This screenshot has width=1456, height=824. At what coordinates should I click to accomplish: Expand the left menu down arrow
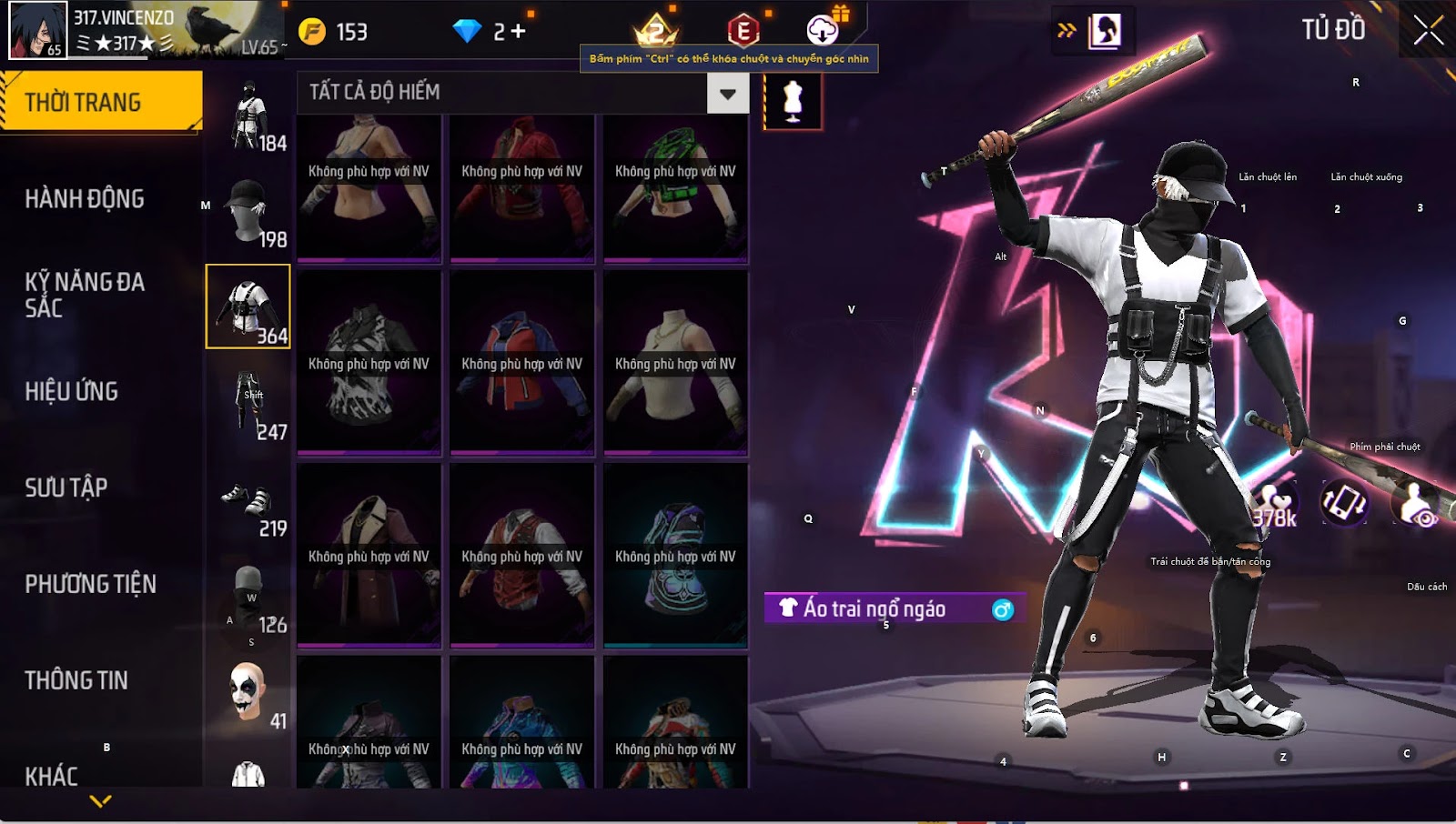click(x=101, y=801)
